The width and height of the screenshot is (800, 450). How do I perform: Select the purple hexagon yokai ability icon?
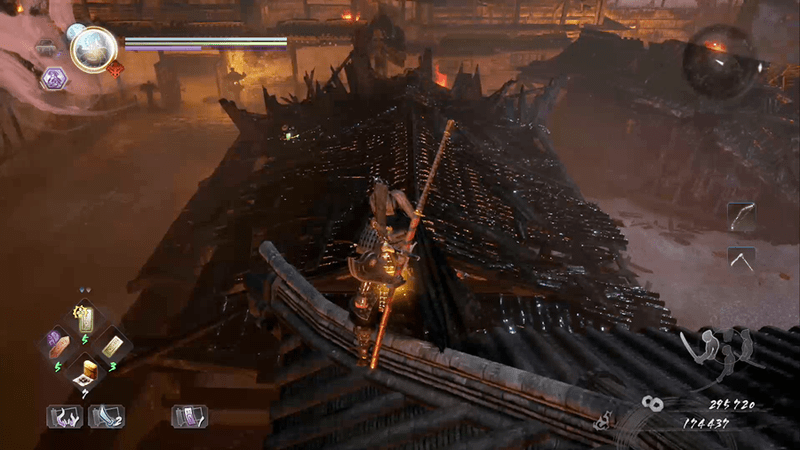pyautogui.click(x=54, y=78)
